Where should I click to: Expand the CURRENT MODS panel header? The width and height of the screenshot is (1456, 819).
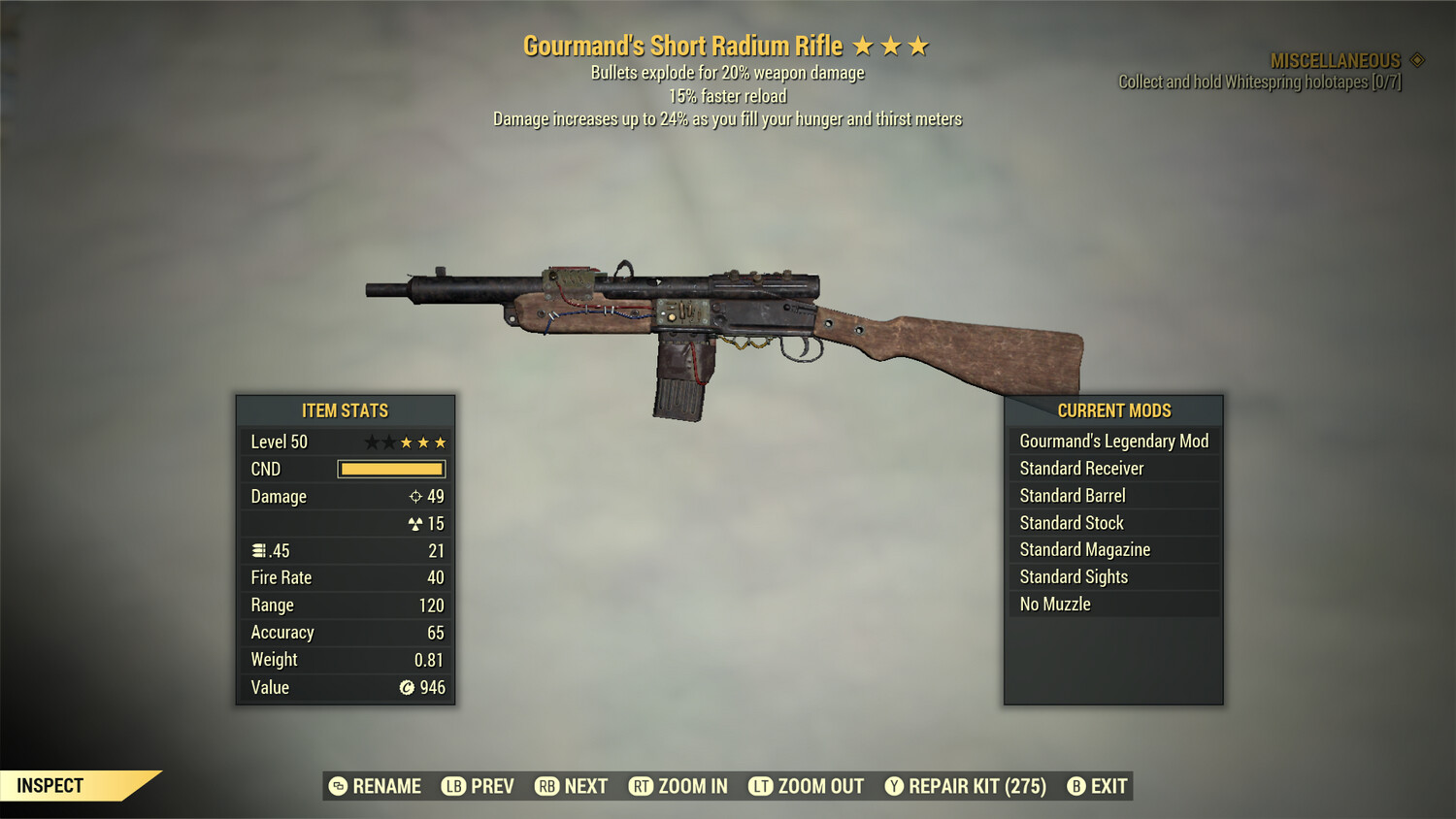click(1112, 410)
